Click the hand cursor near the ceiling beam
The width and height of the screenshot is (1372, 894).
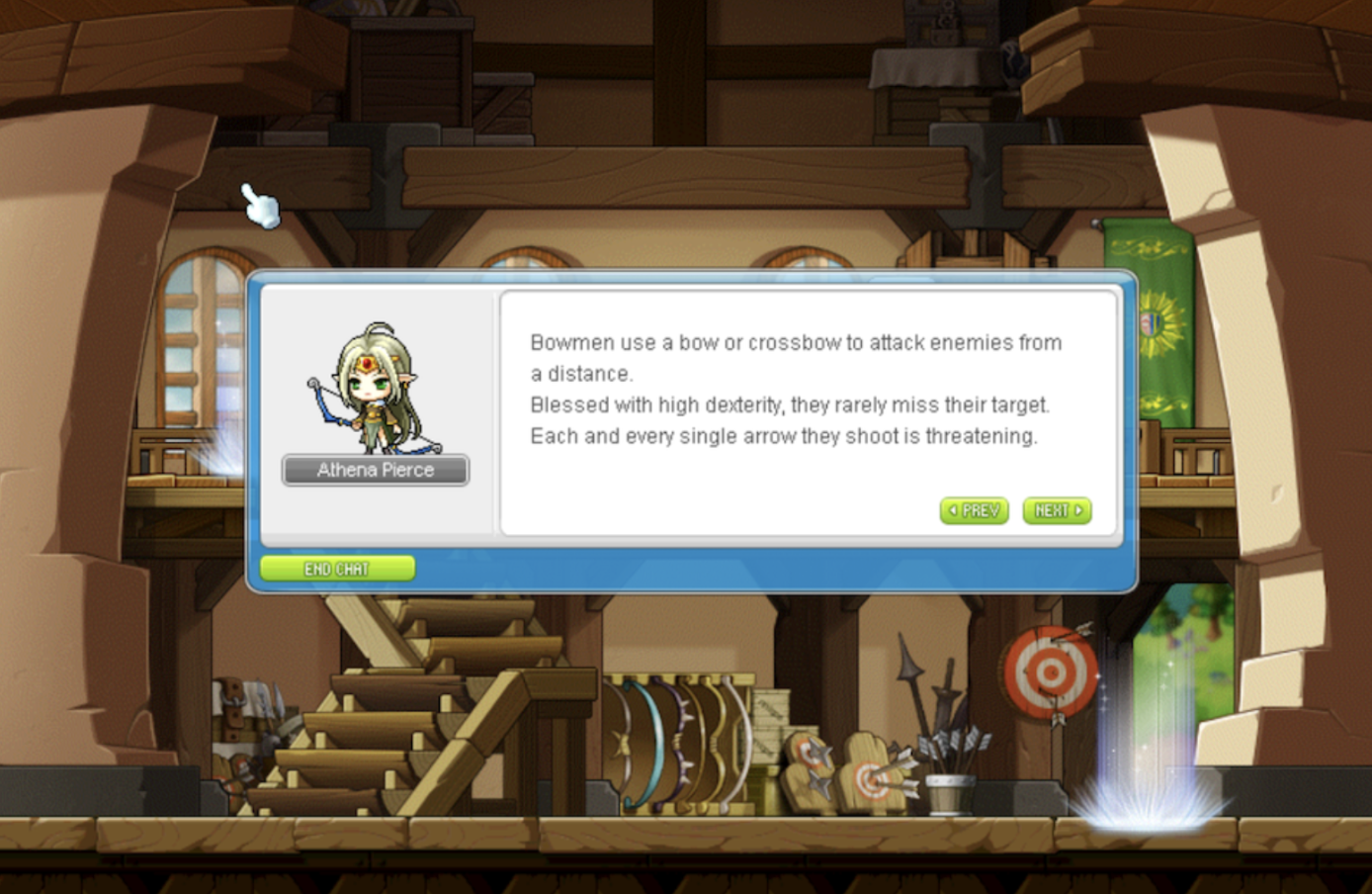(260, 205)
